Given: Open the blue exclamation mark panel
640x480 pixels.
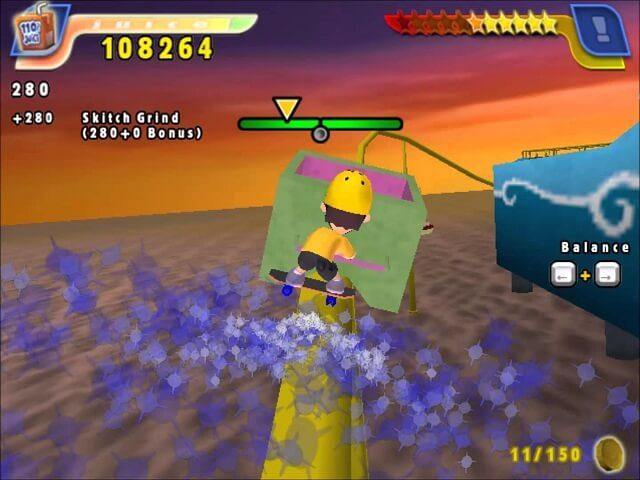Looking at the screenshot, I should pyautogui.click(x=599, y=29).
